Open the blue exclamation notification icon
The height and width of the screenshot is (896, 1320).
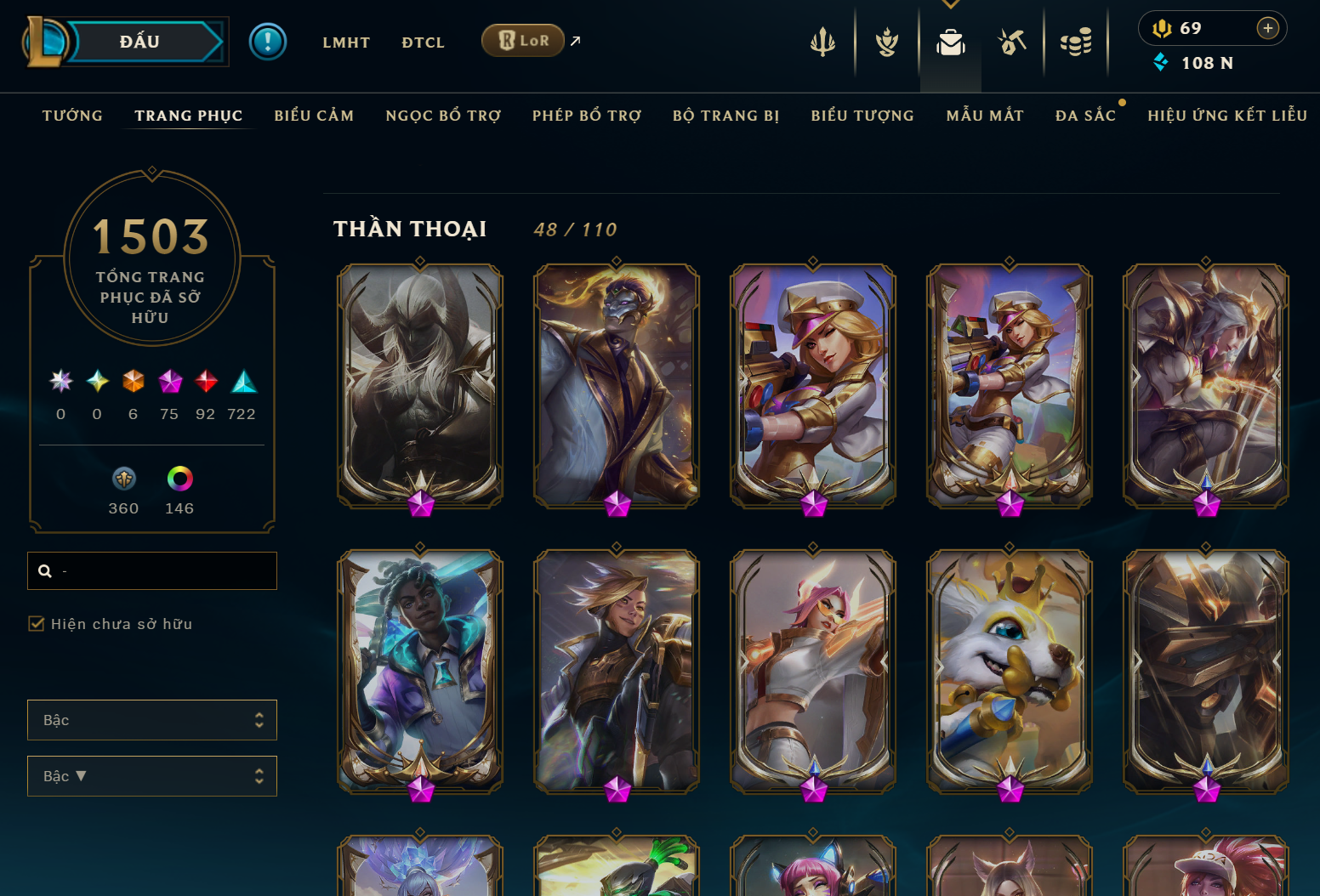tap(268, 42)
